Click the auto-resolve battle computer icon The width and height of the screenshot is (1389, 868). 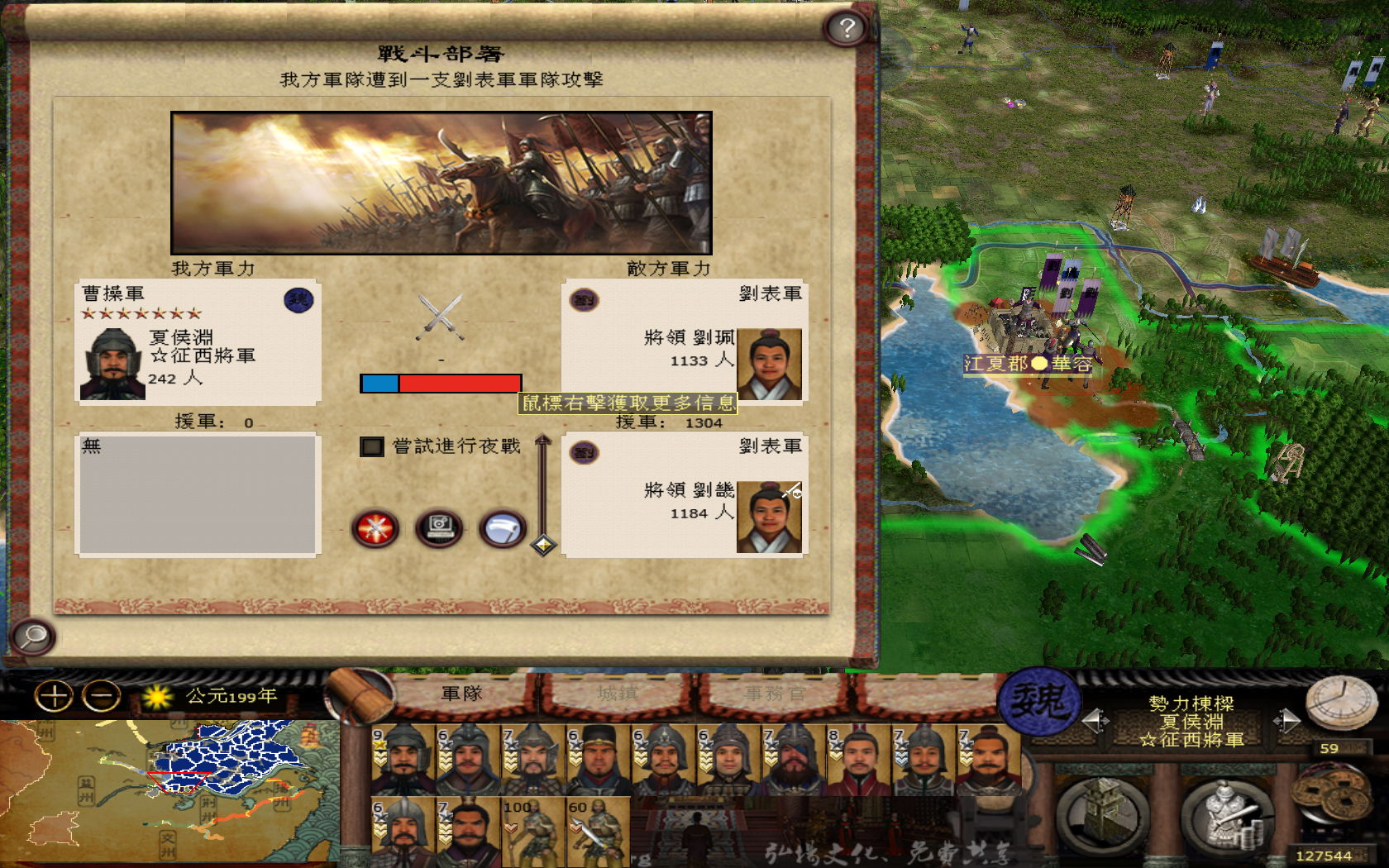pyautogui.click(x=441, y=529)
